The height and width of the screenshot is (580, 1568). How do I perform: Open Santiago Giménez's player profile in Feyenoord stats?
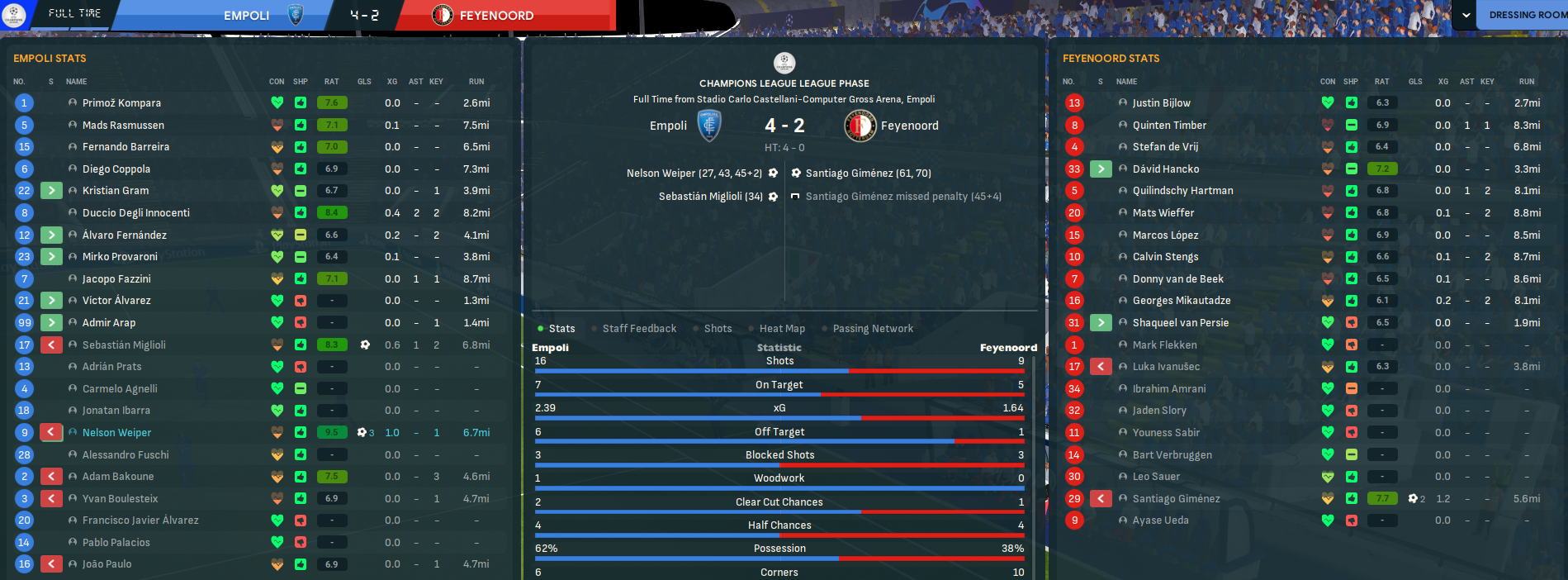(x=1176, y=499)
